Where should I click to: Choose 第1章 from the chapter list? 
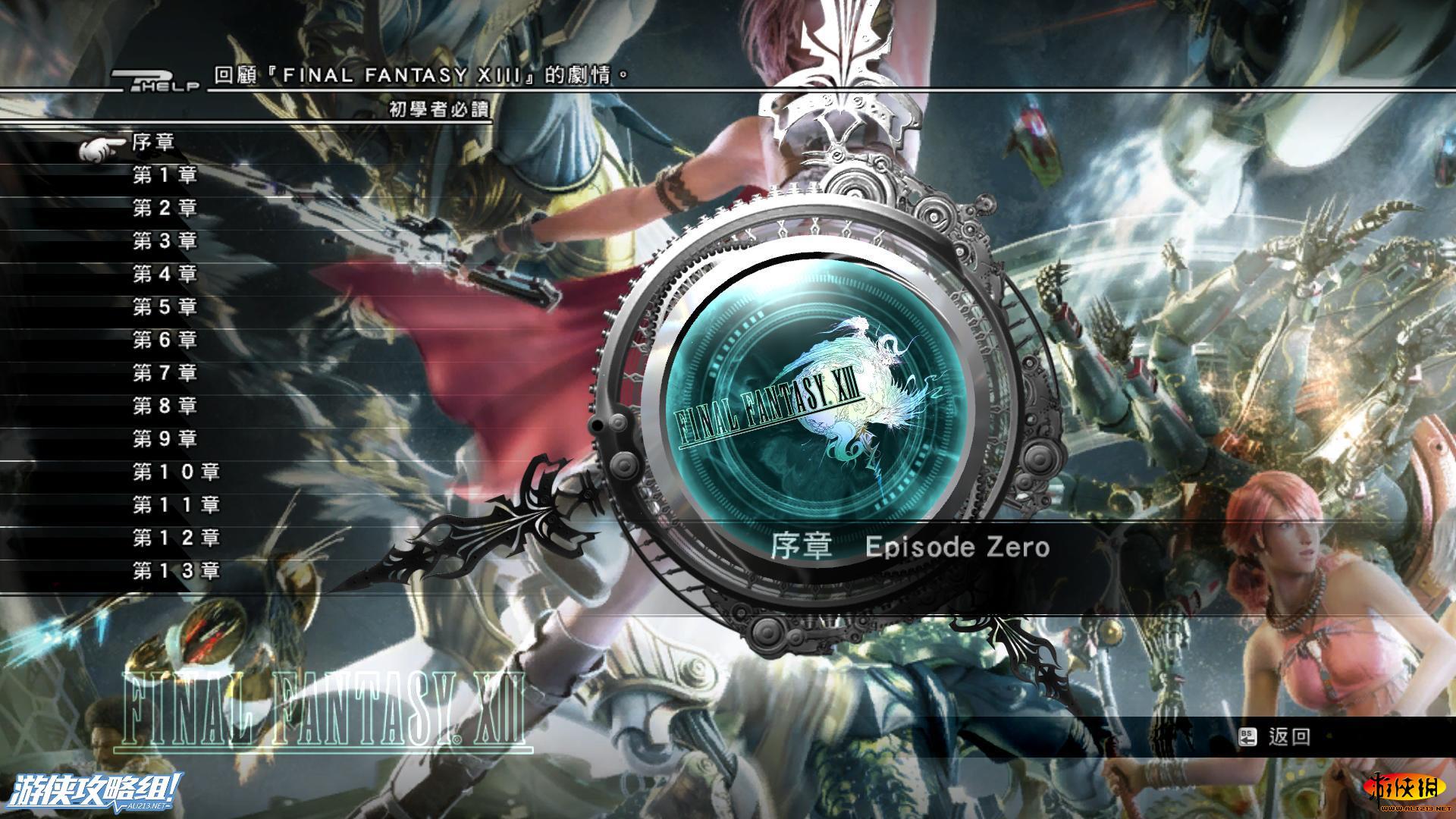coord(165,175)
